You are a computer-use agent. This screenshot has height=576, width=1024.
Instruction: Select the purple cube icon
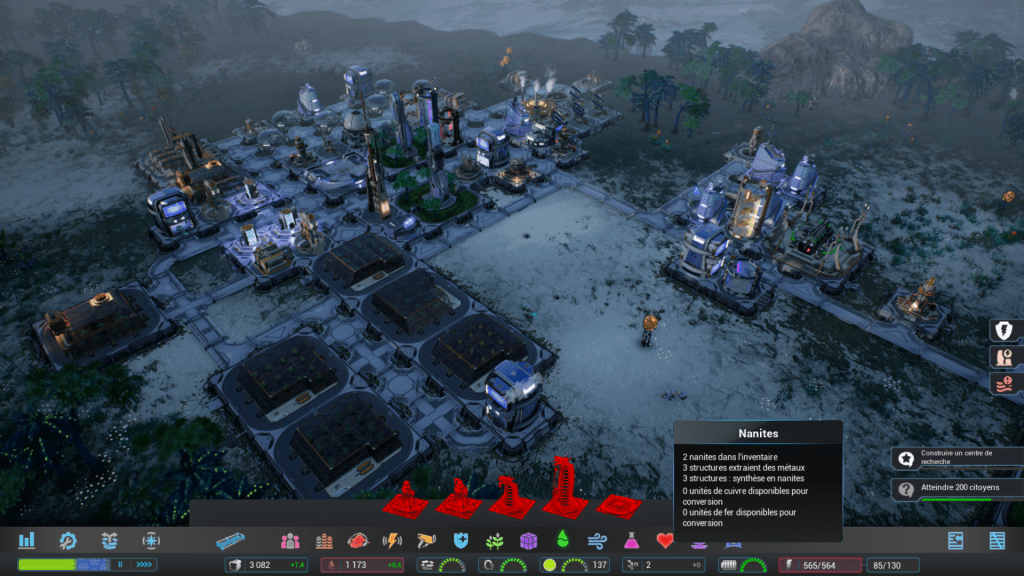pos(528,541)
